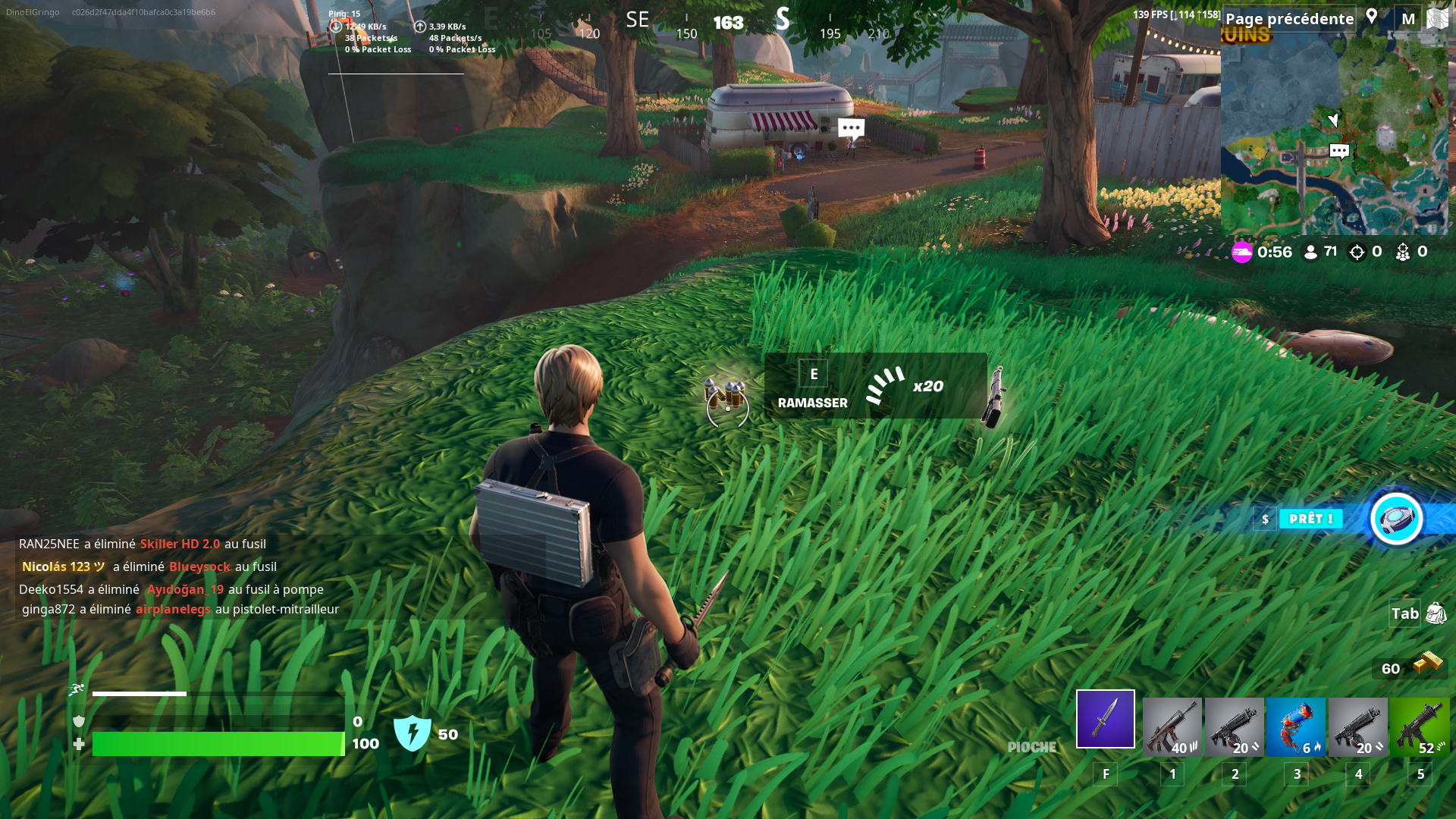Click the players-remaining icon showing 71
This screenshot has width=1456, height=819.
pyautogui.click(x=1311, y=252)
